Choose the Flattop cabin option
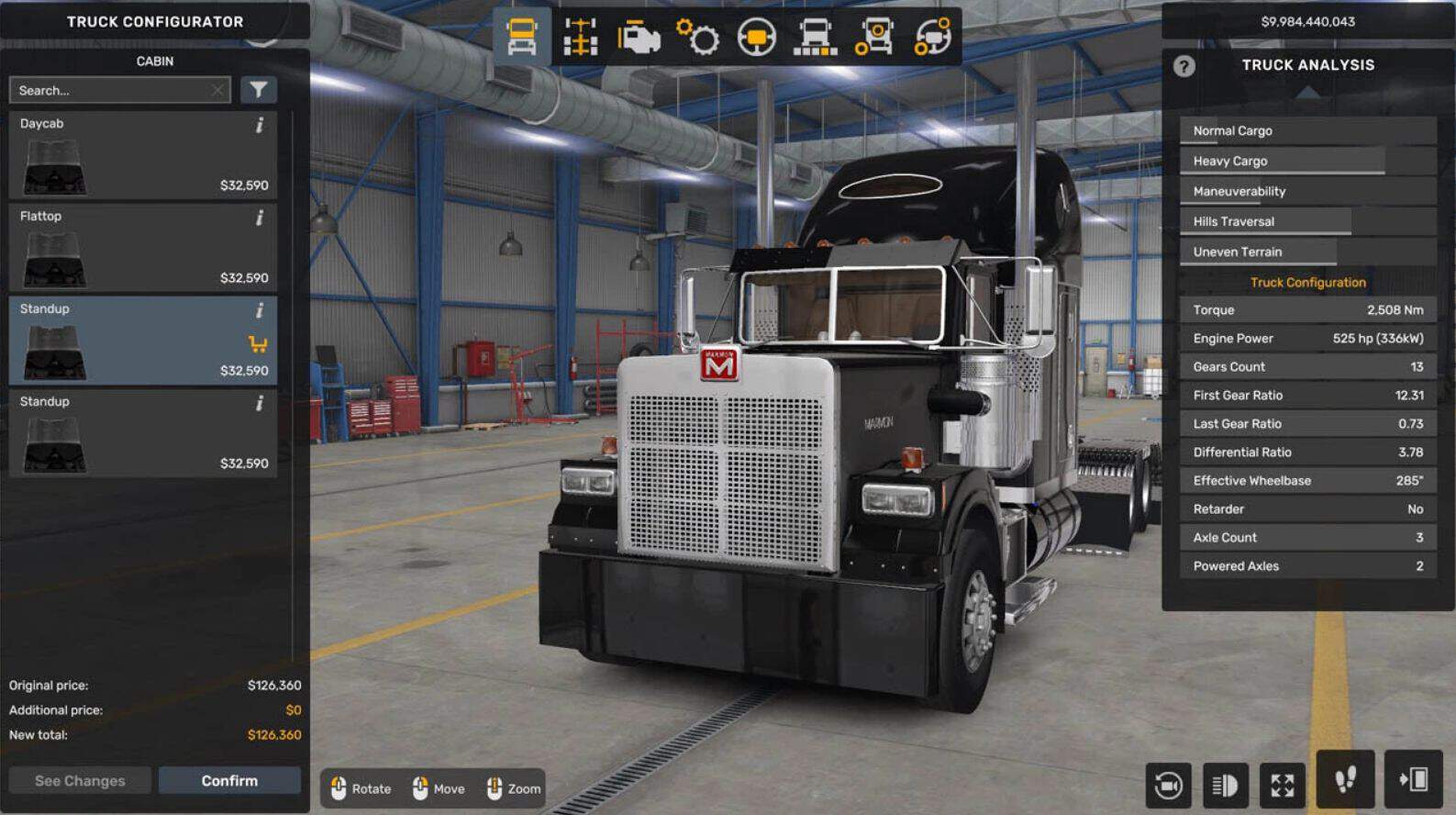Viewport: 1456px width, 815px height. [x=142, y=248]
